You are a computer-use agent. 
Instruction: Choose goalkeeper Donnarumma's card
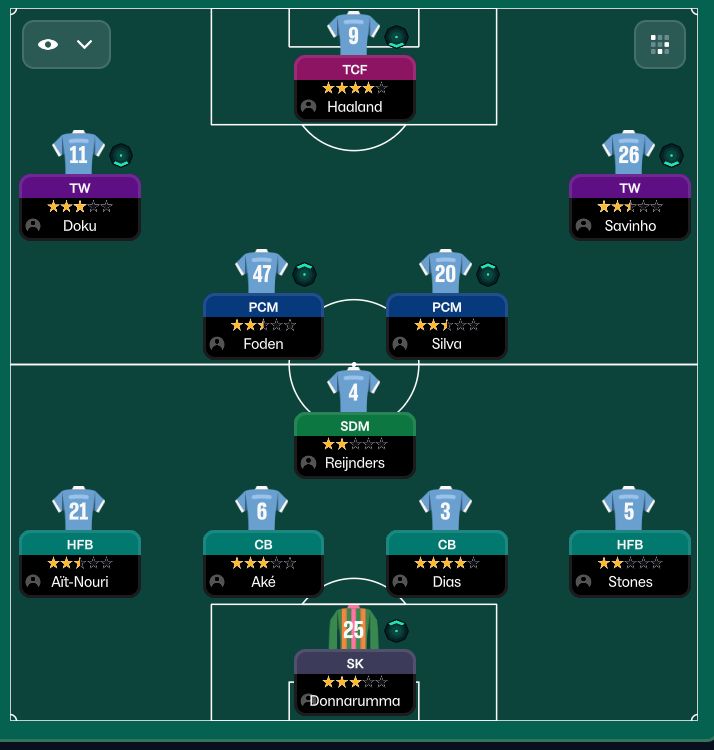[x=354, y=682]
